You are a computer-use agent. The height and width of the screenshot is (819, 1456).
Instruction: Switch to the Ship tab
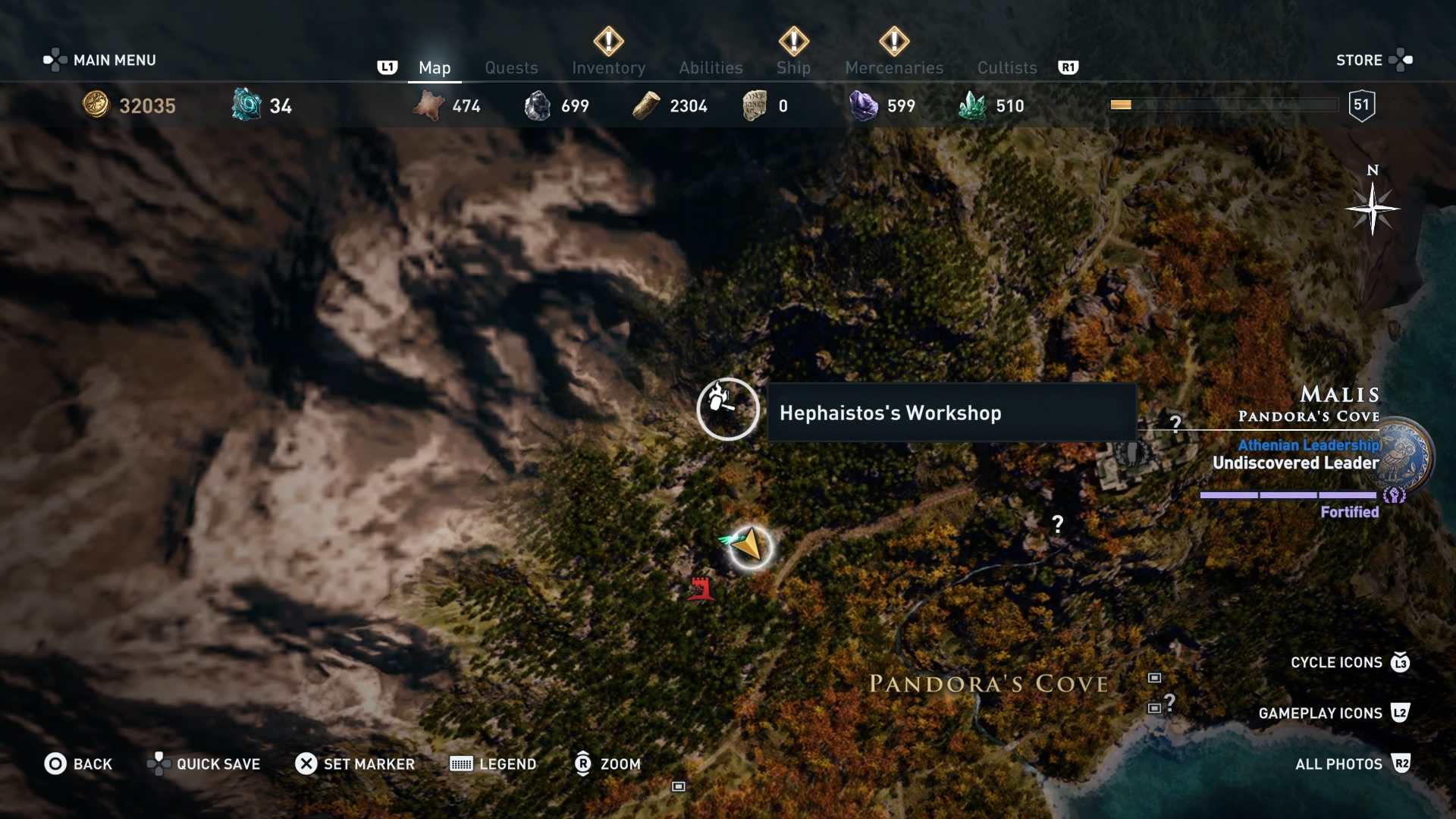click(792, 67)
